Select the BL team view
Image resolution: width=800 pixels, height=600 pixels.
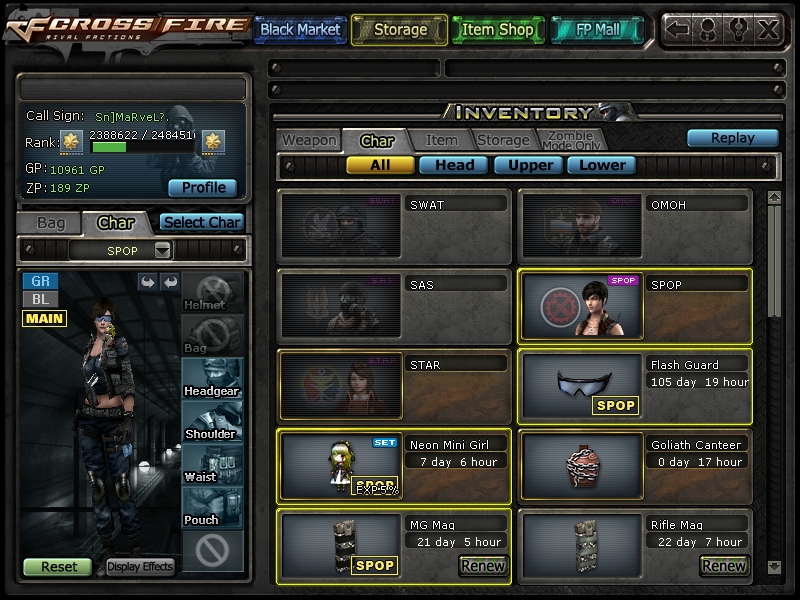point(40,299)
